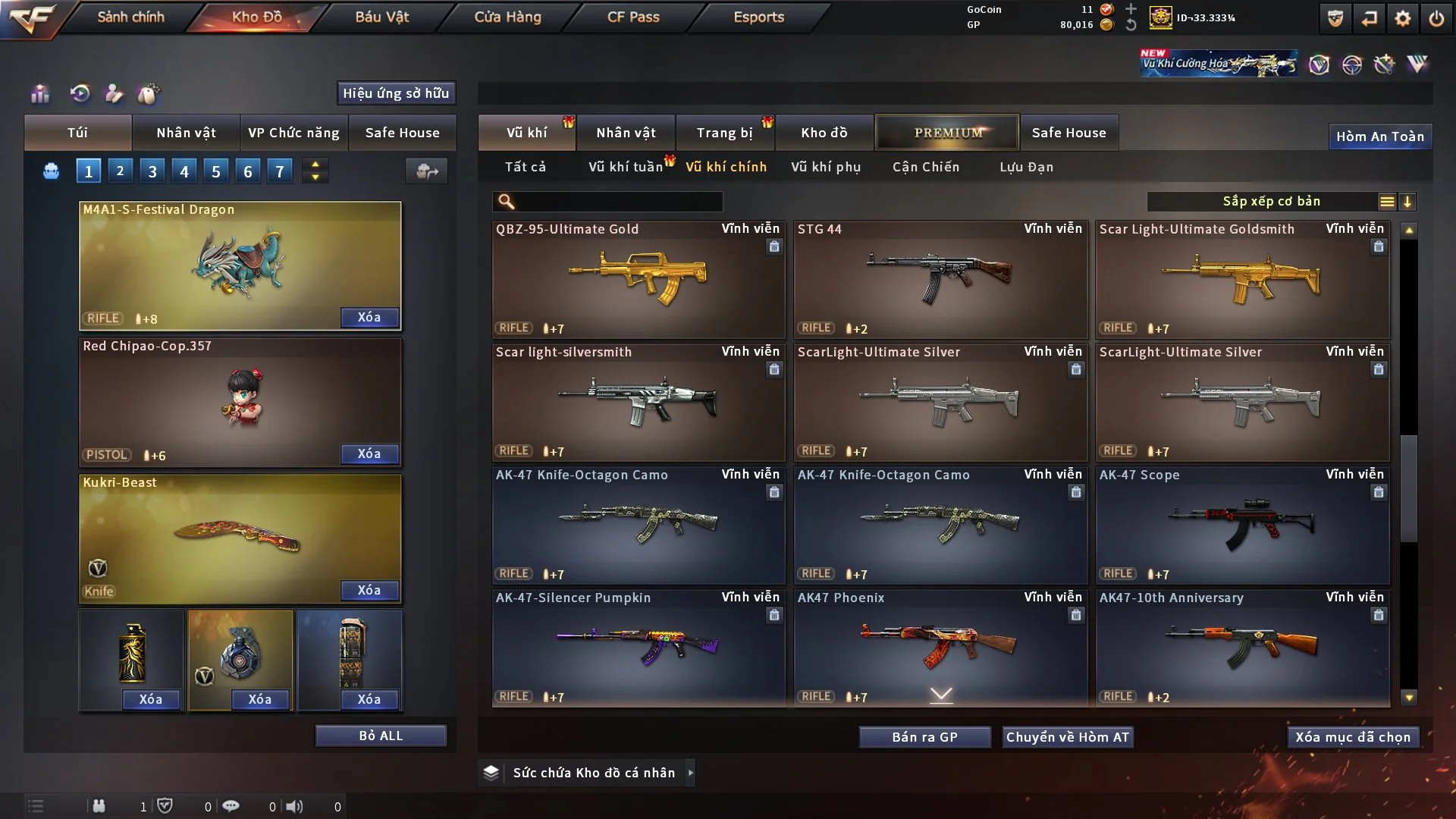Open the Hòm An Toàn safe box
The image size is (1456, 819).
click(1379, 136)
